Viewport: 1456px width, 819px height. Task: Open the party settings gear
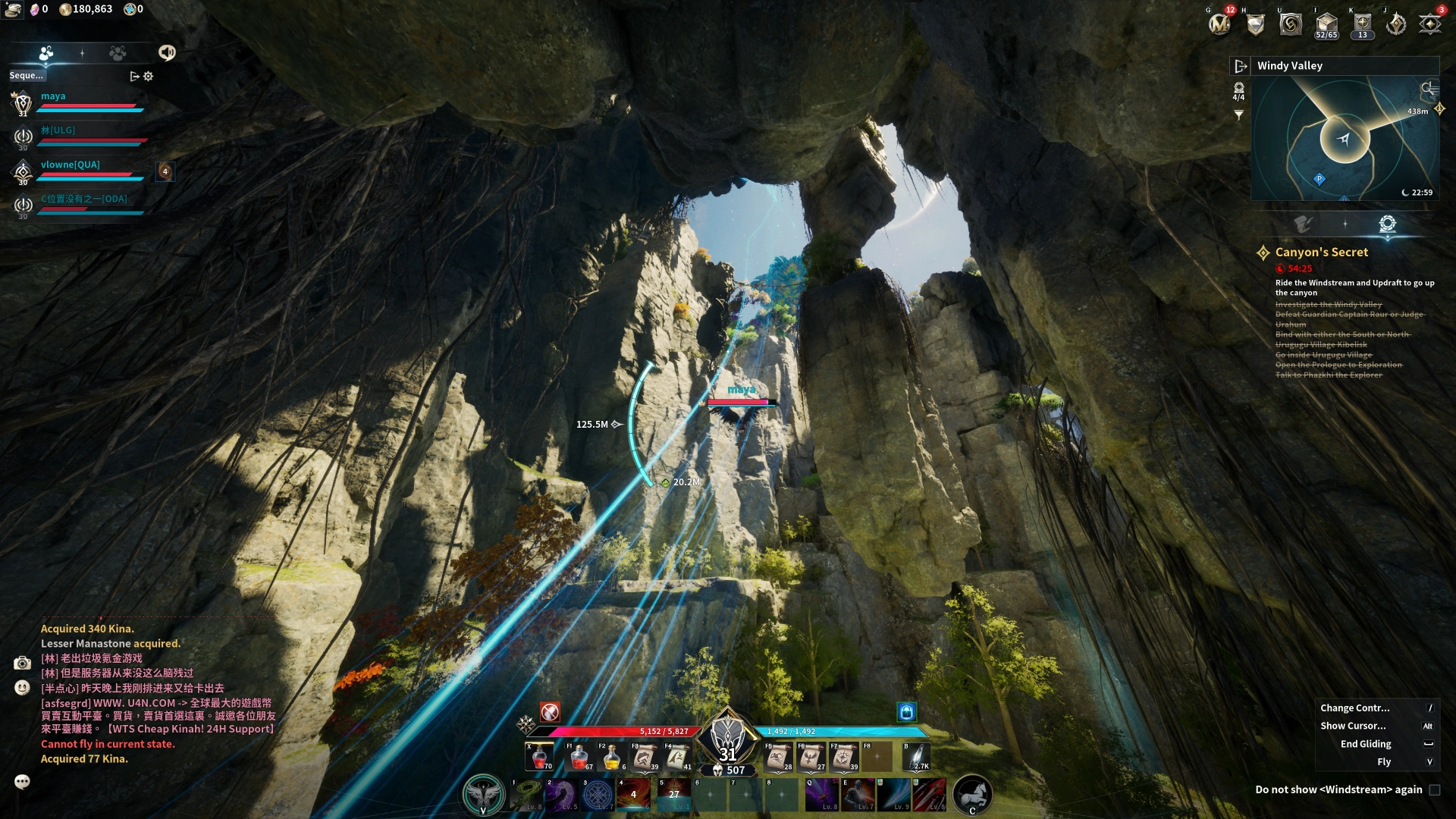click(x=149, y=76)
